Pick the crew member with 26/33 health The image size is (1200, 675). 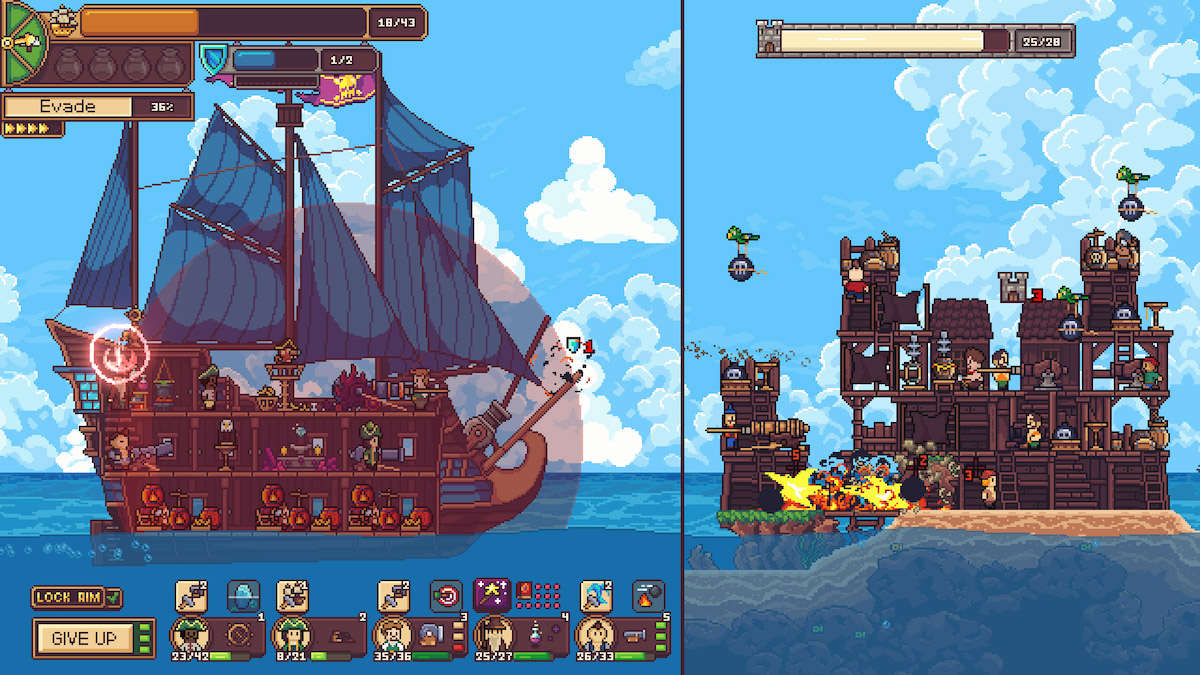click(594, 634)
